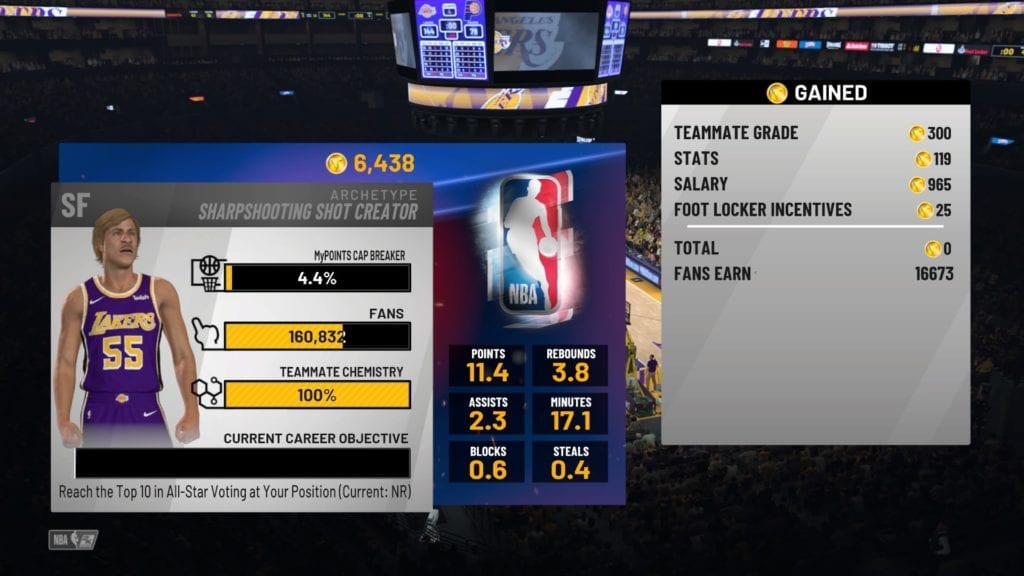Viewport: 1024px width, 576px height.
Task: Select the Current Career Objective panel
Action: pos(242,463)
